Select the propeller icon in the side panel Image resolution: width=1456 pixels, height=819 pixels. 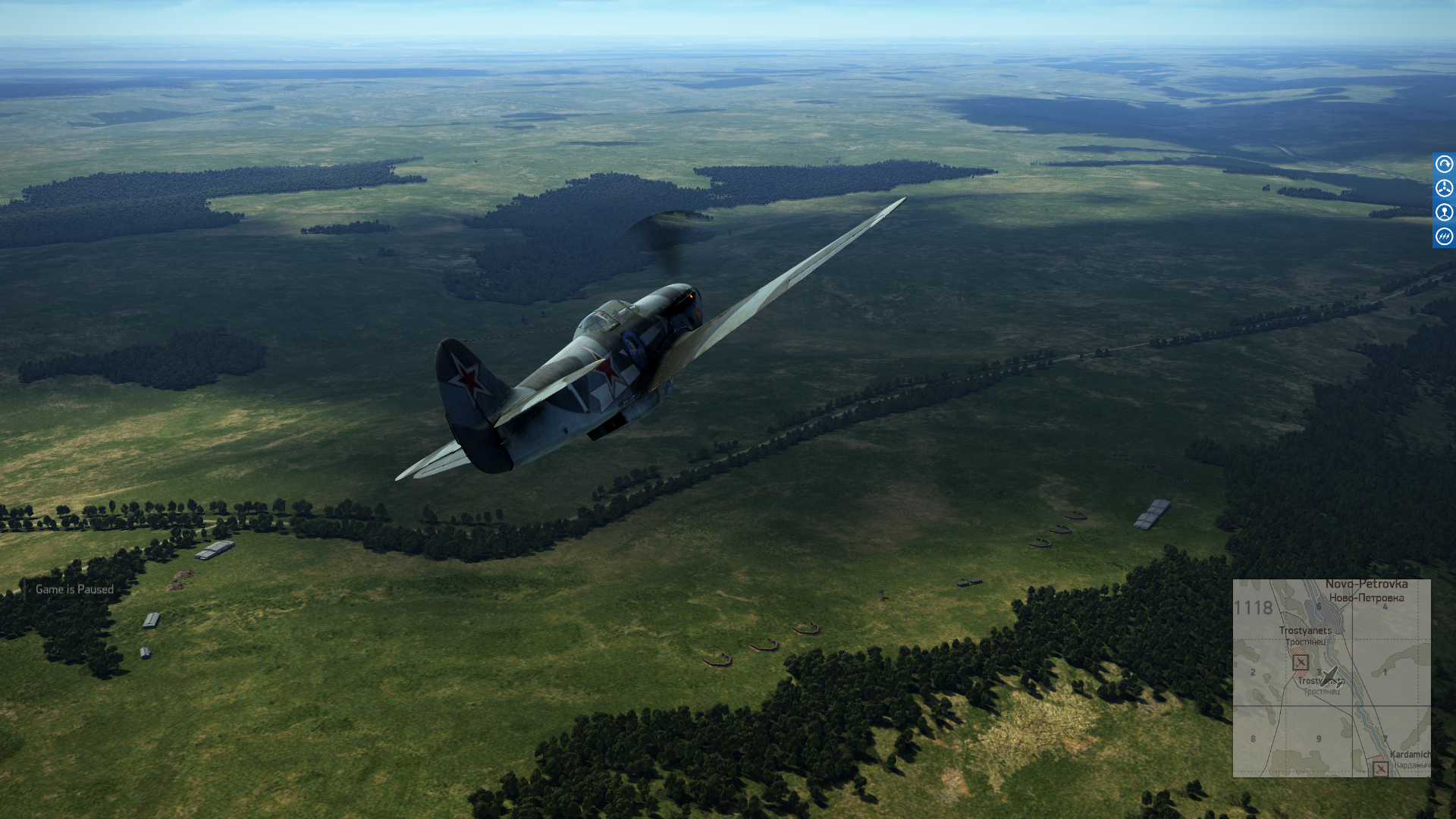[x=1444, y=188]
